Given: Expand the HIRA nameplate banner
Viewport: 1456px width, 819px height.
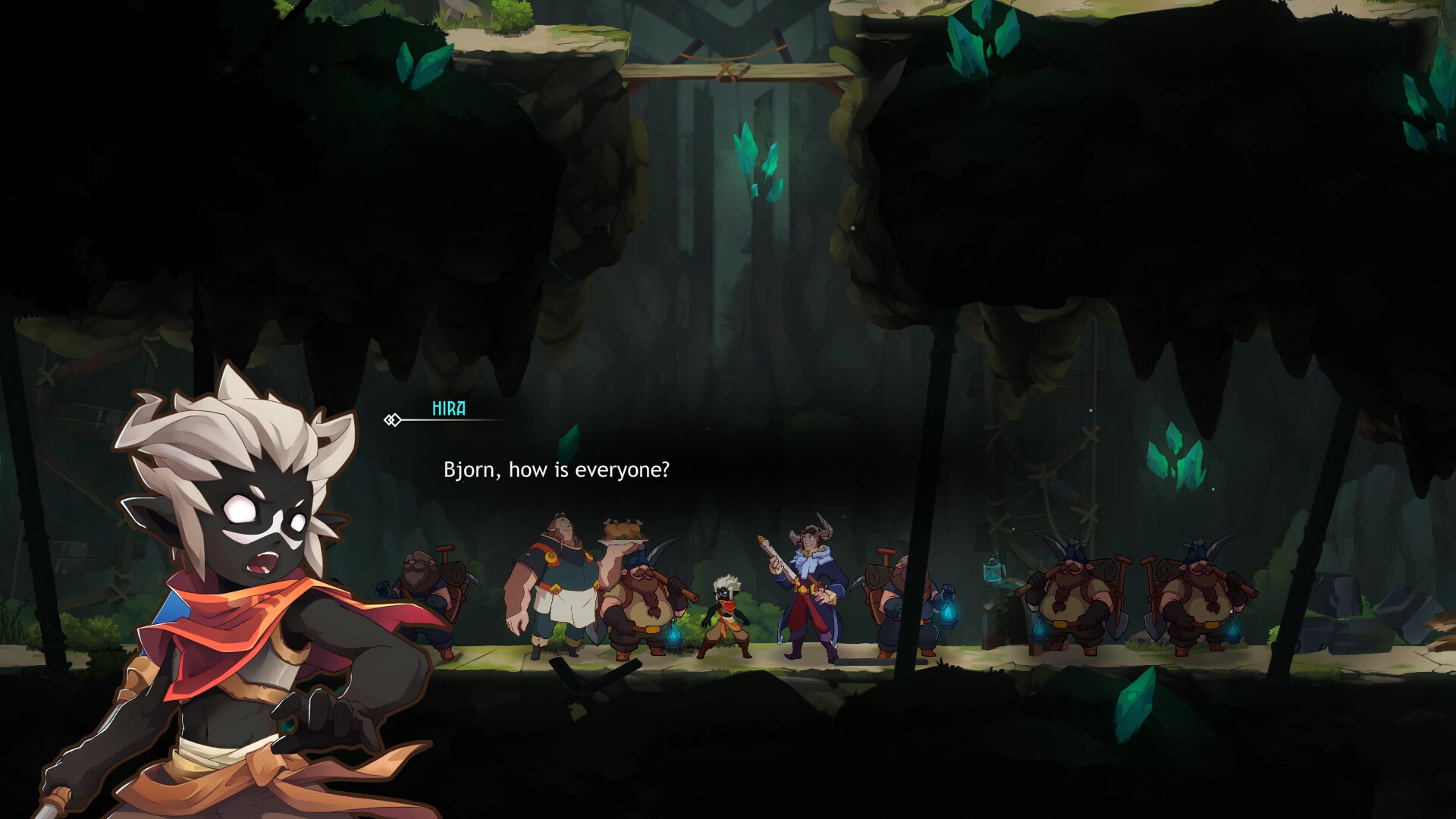Looking at the screenshot, I should [455, 417].
